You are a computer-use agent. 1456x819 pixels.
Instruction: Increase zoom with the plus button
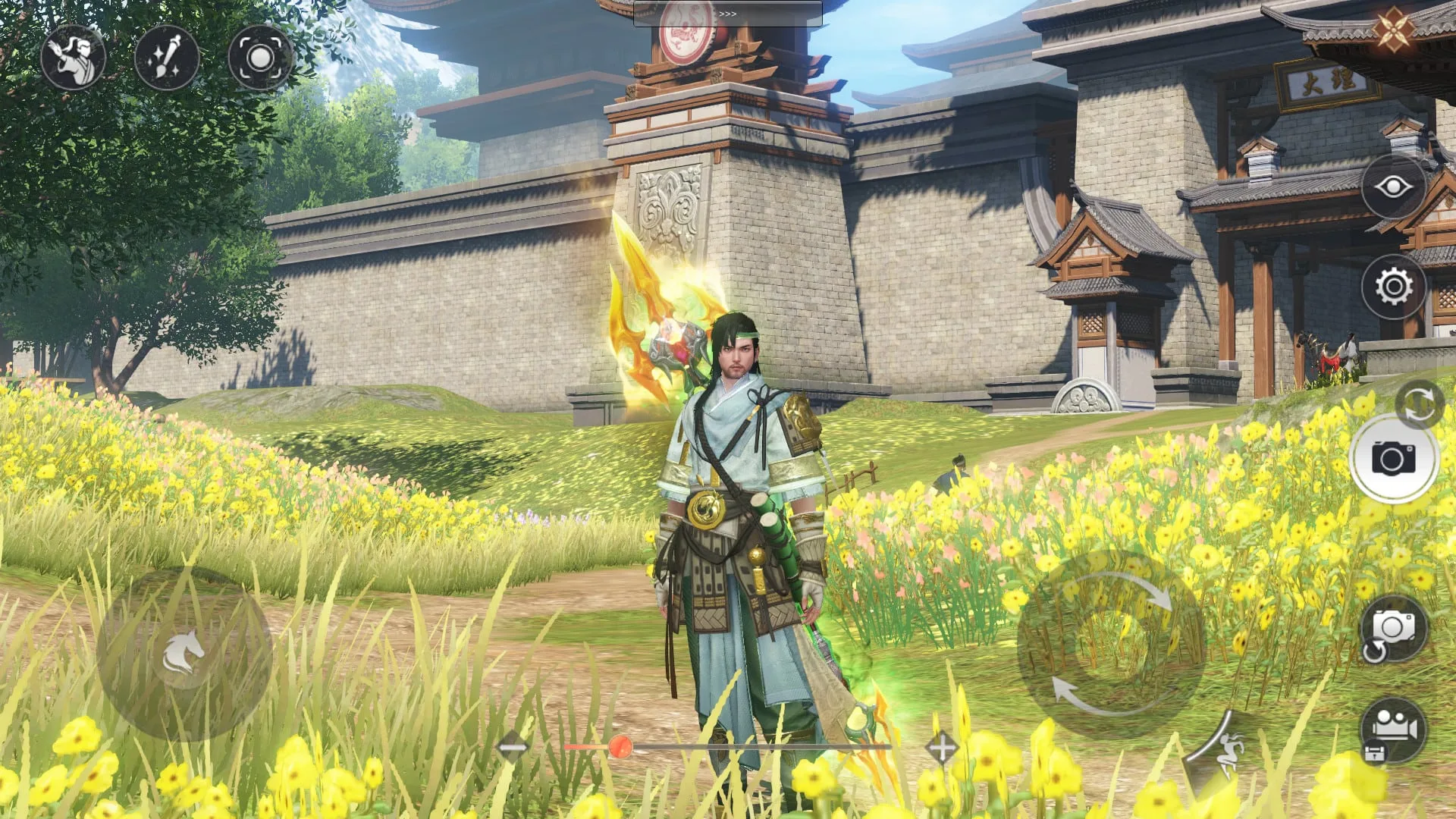click(941, 748)
